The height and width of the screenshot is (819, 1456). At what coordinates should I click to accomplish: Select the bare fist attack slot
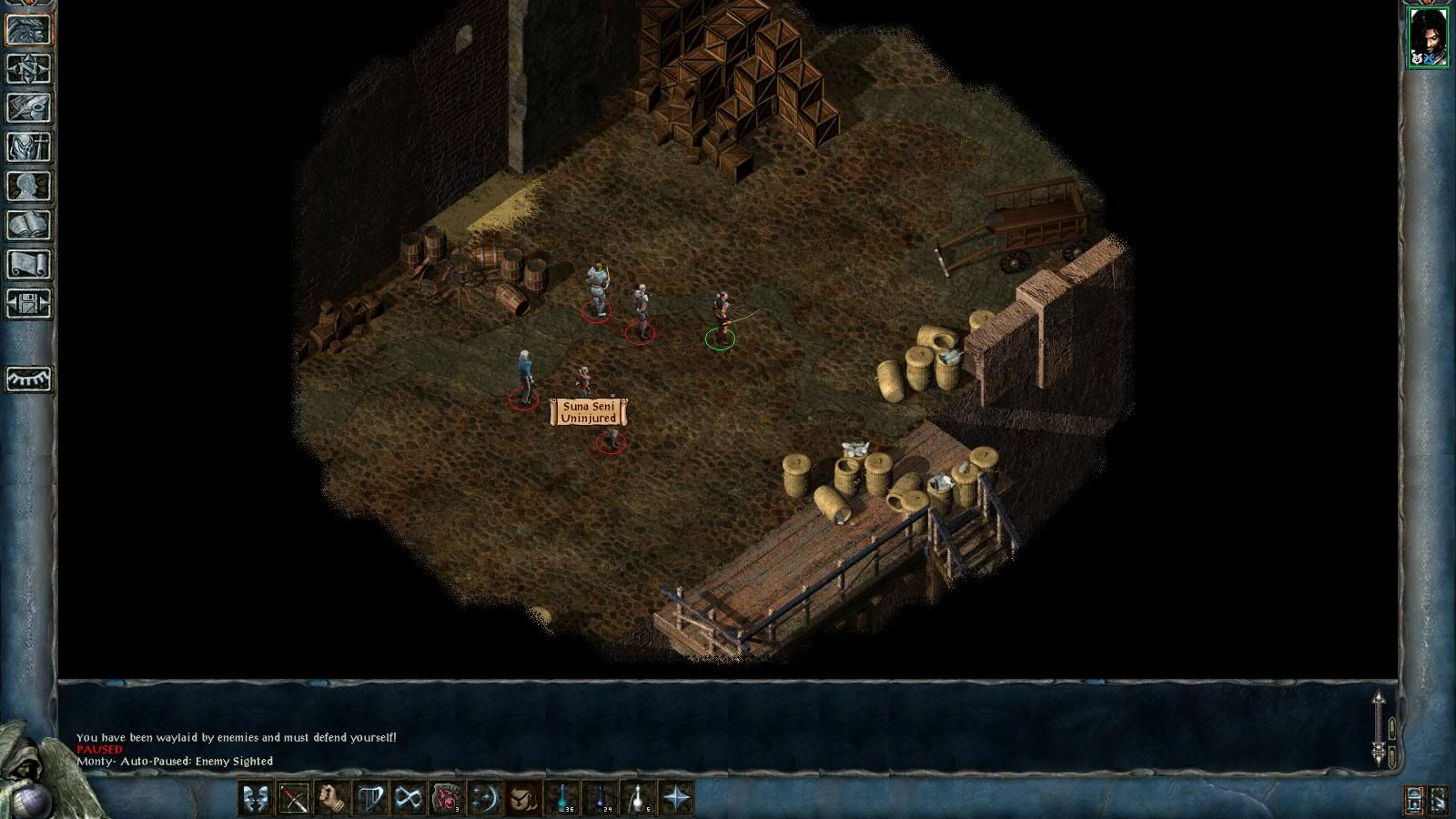coord(332,799)
